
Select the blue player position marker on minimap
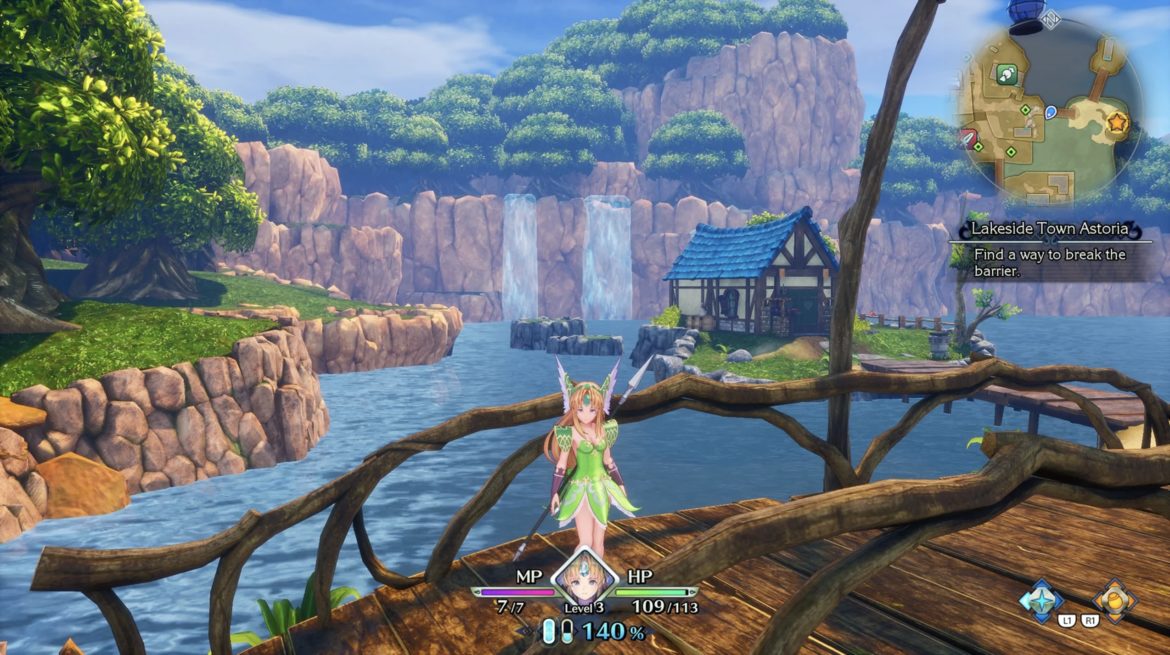coord(1051,112)
